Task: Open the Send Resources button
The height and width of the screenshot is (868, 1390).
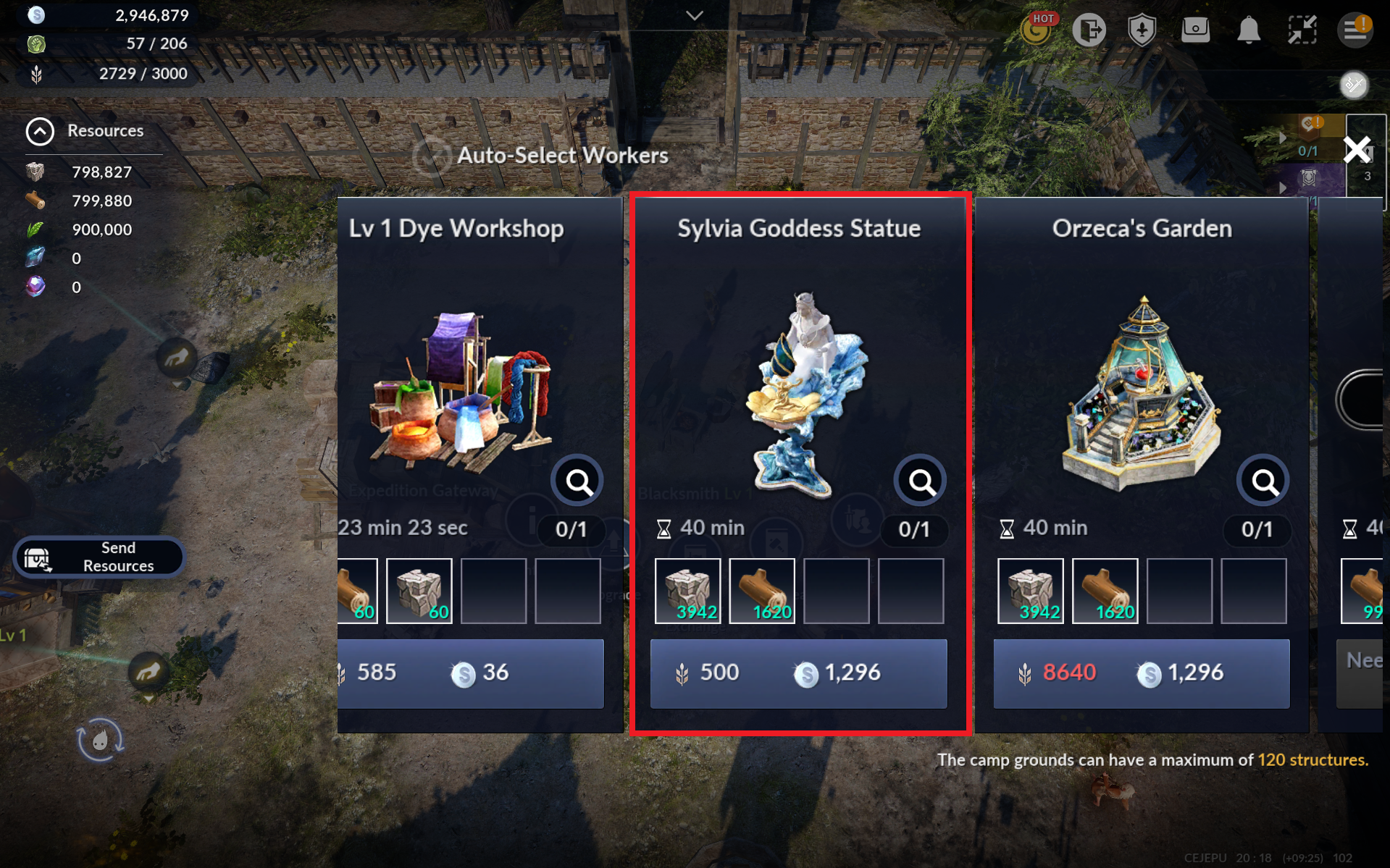Action: click(99, 557)
